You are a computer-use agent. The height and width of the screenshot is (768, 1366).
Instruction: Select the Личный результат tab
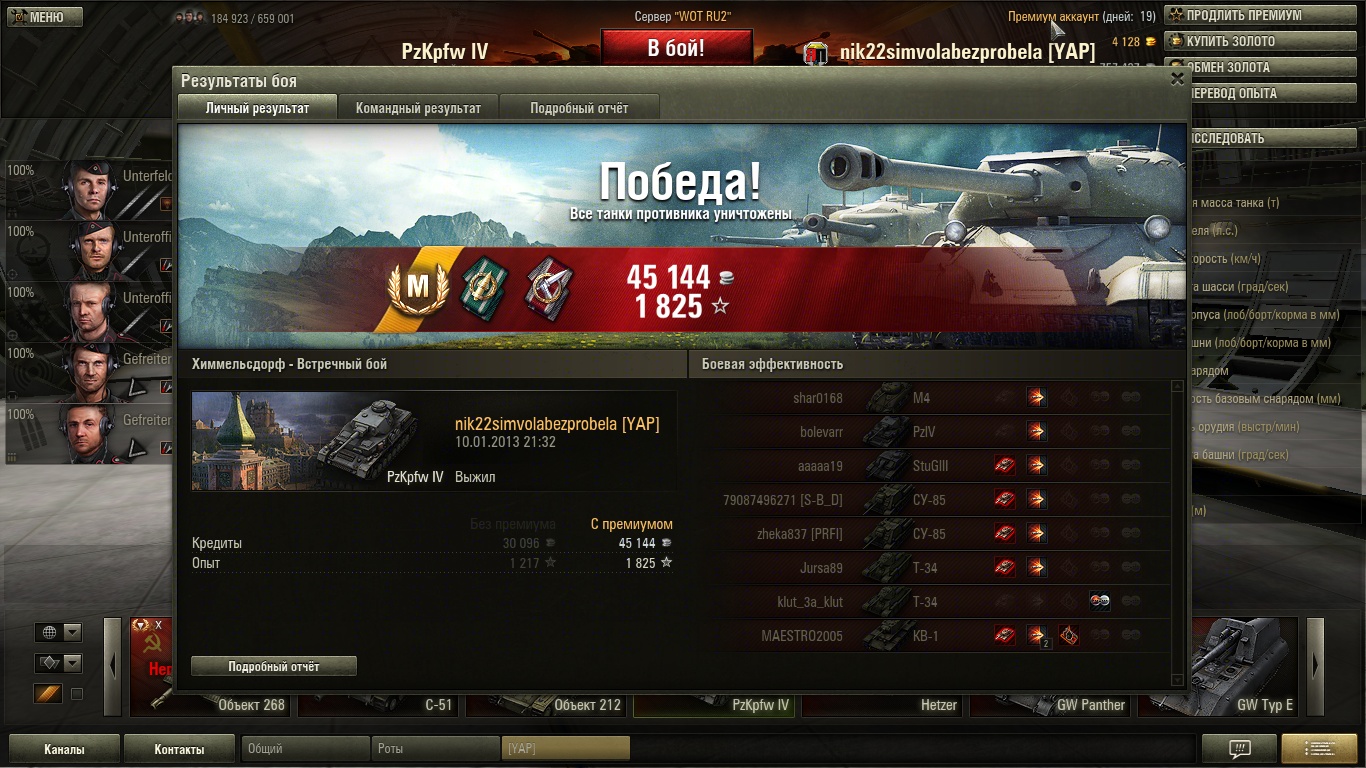257,108
